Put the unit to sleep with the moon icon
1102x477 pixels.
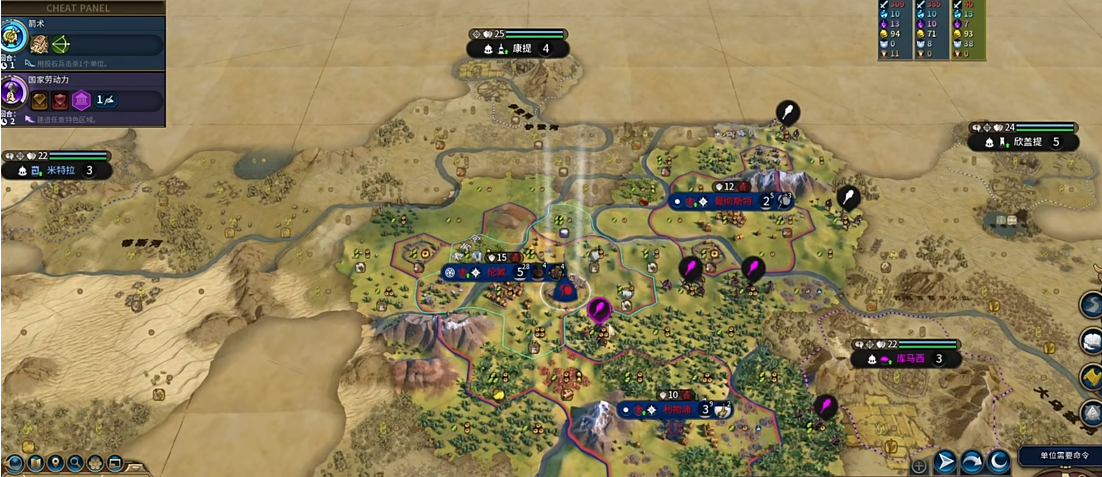point(998,462)
